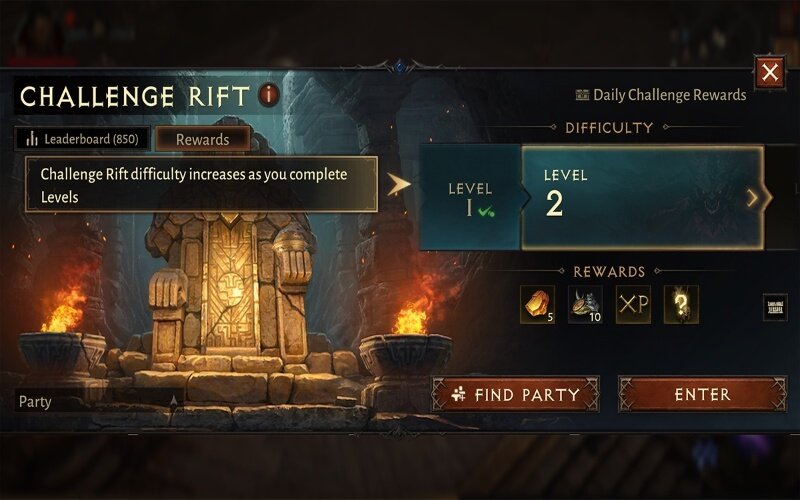
Task: Click the small icon right of rewards
Action: [x=776, y=307]
